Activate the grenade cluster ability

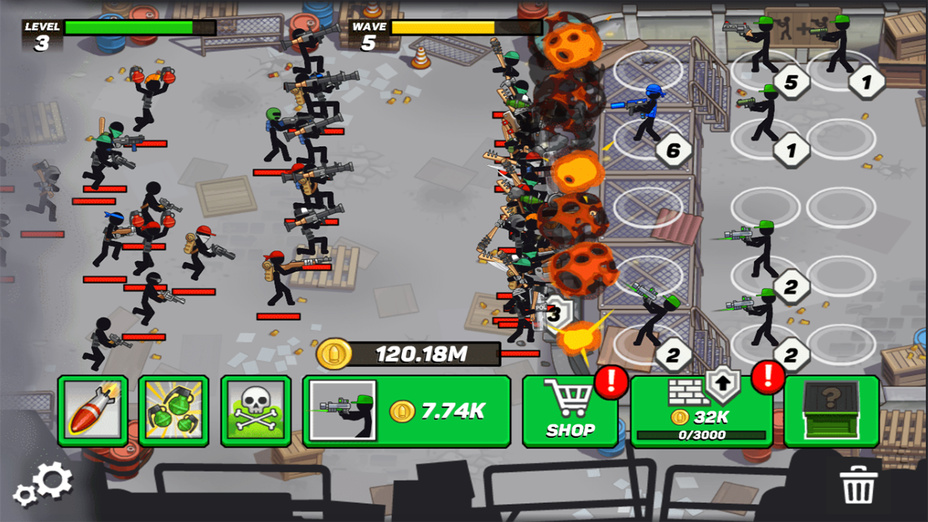click(x=174, y=410)
